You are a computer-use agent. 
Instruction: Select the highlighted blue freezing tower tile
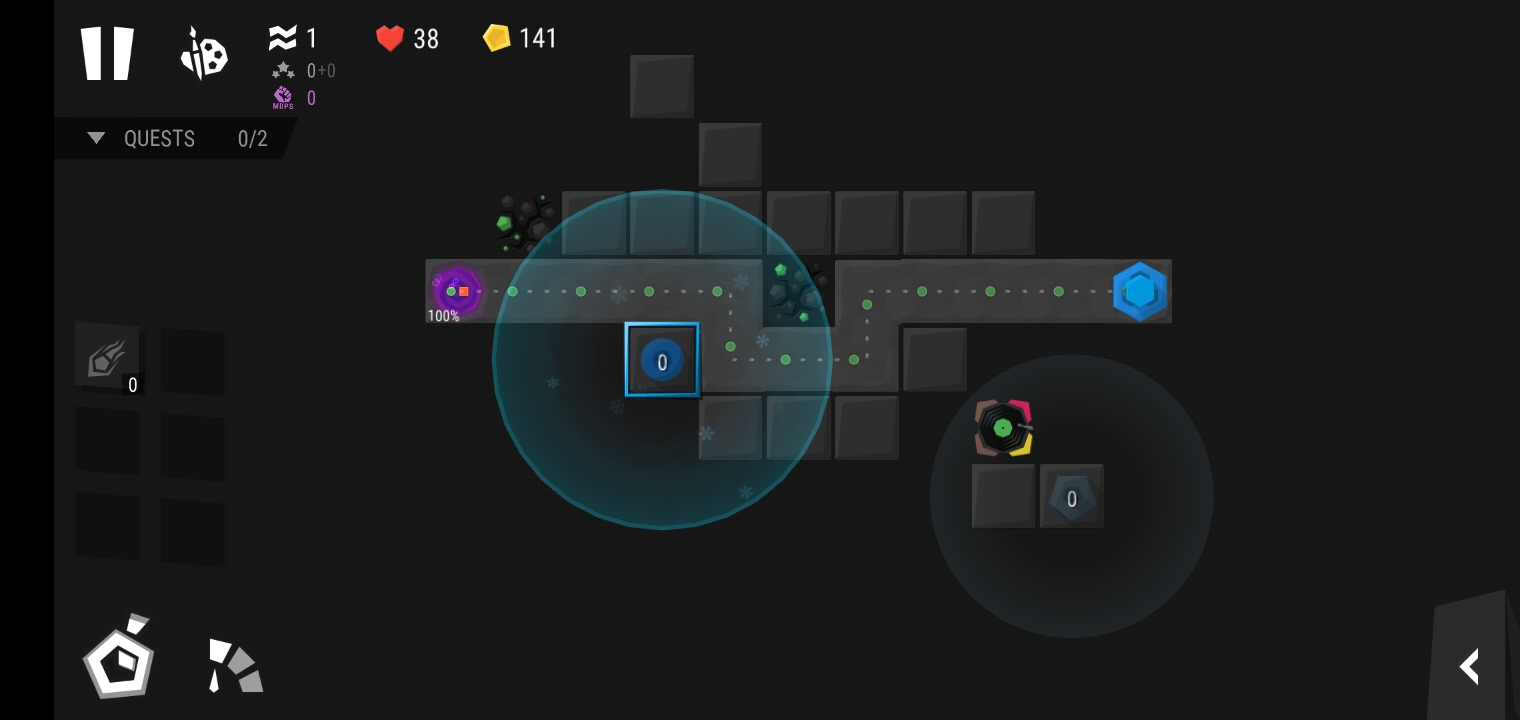tap(661, 360)
